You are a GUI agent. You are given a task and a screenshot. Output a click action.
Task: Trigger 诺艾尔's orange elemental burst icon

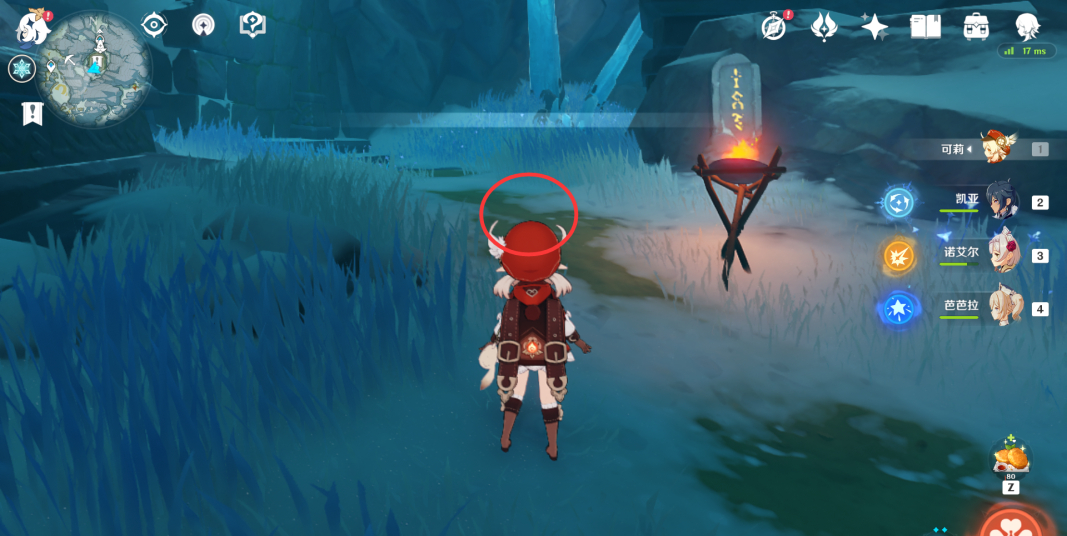click(897, 256)
